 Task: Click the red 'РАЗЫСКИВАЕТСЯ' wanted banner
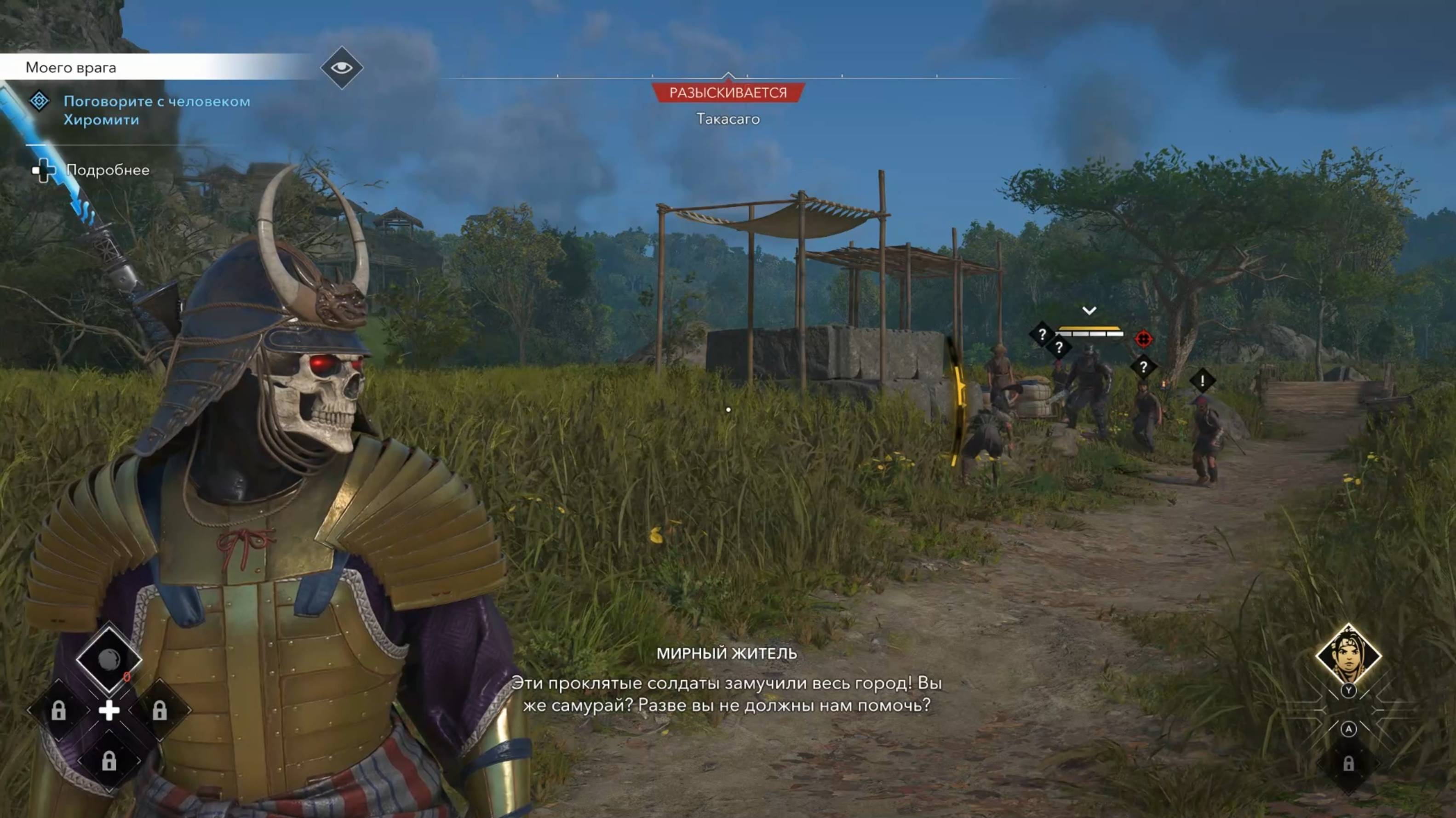pos(728,93)
